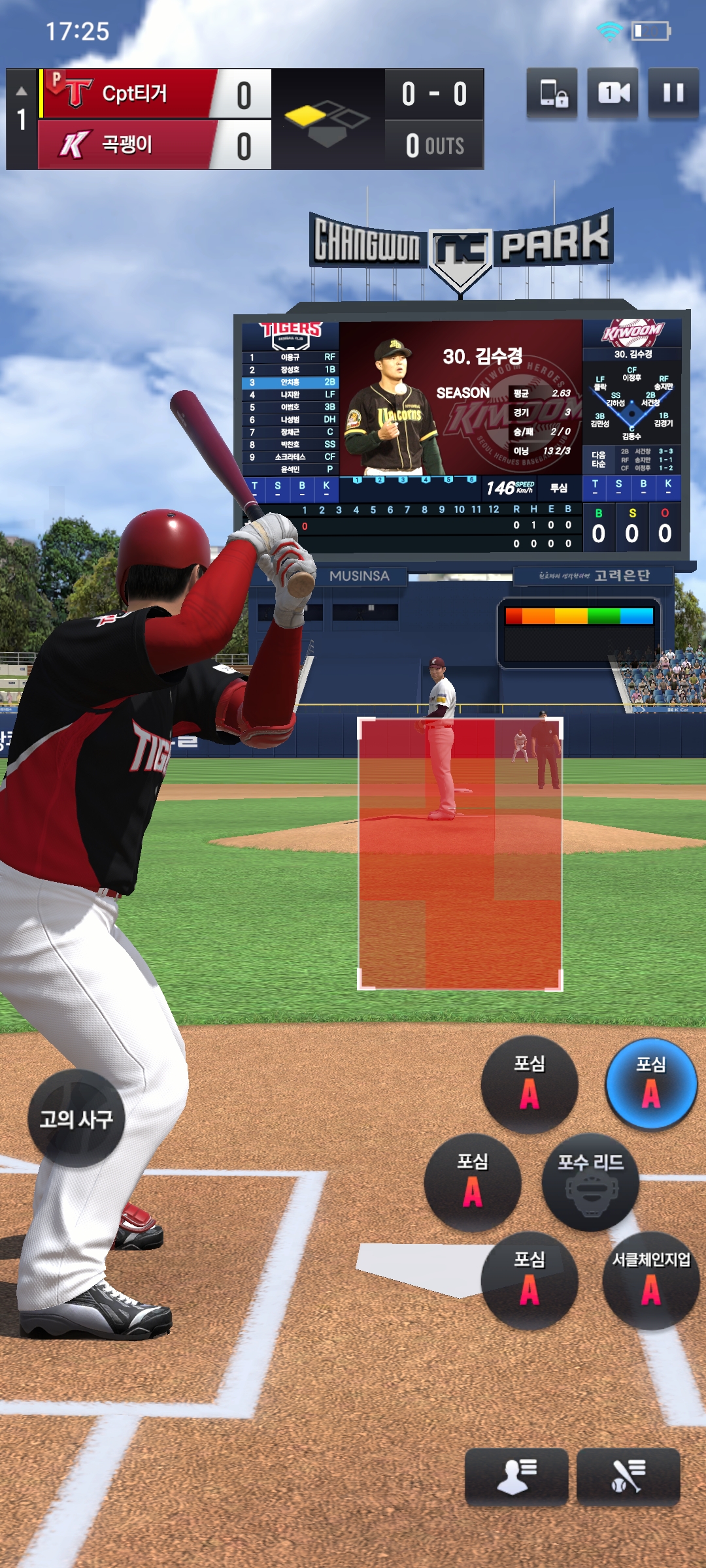Select the blue-highlighted 포심 pitch
Viewport: 706px width, 1568px height.
tap(651, 1085)
